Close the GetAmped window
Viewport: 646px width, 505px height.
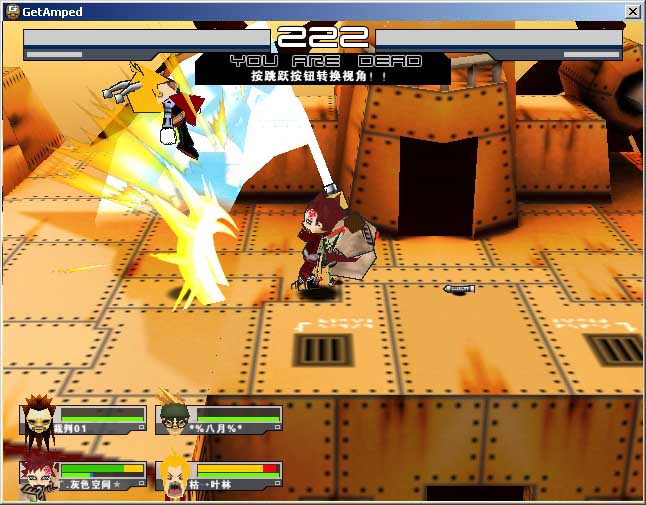(632, 11)
